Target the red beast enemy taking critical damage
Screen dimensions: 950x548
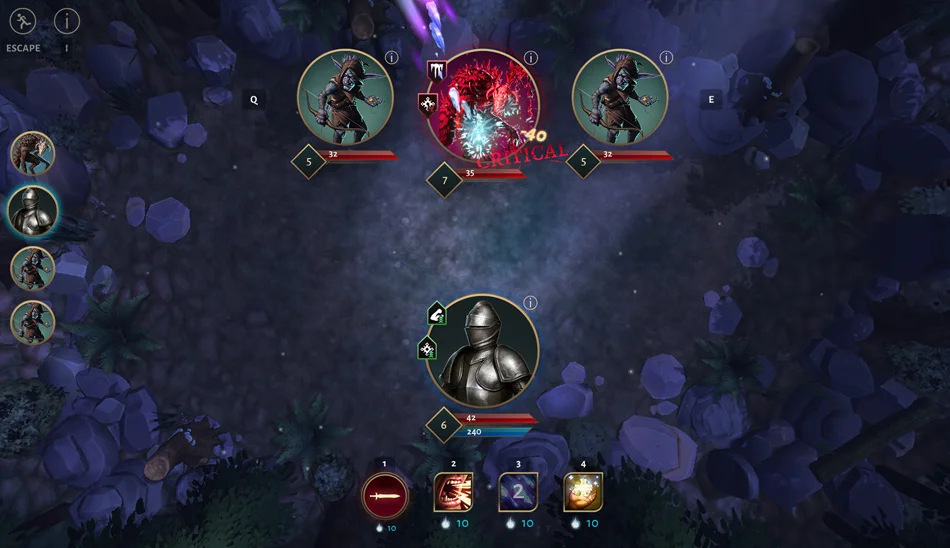click(483, 106)
